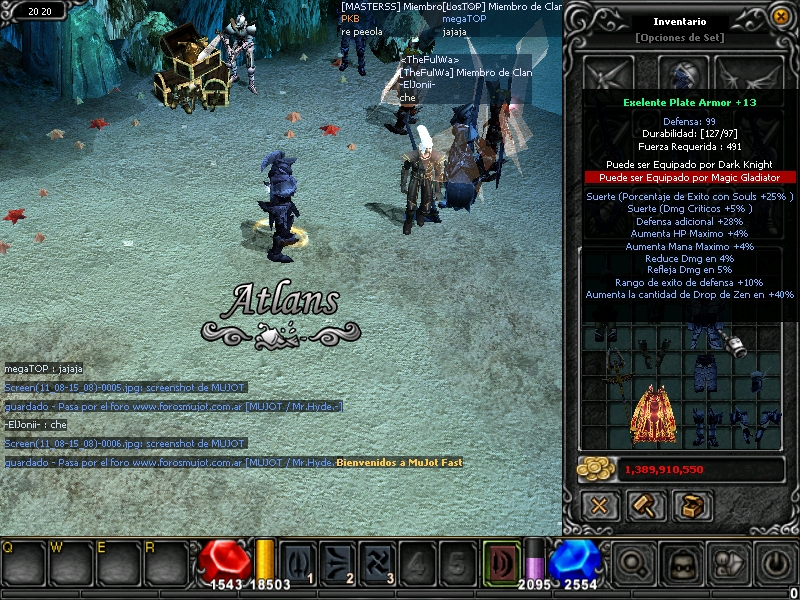Image resolution: width=800 pixels, height=600 pixels.
Task: Open the Opciones de Set view
Action: click(x=680, y=38)
